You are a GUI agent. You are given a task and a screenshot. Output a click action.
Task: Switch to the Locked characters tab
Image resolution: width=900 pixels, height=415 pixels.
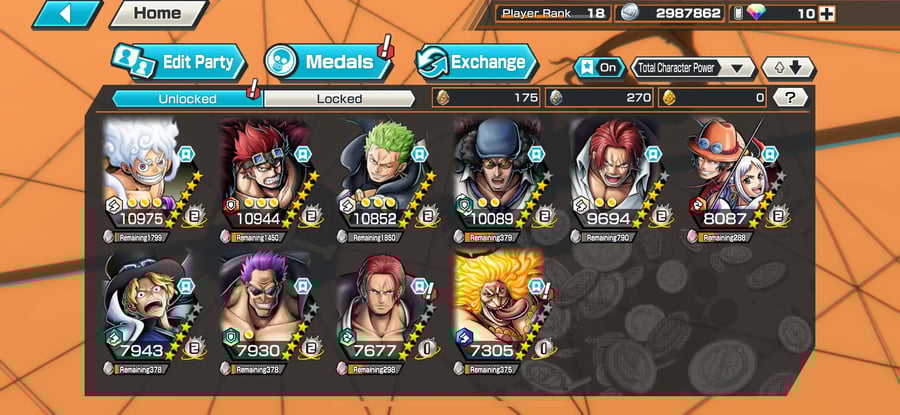339,98
